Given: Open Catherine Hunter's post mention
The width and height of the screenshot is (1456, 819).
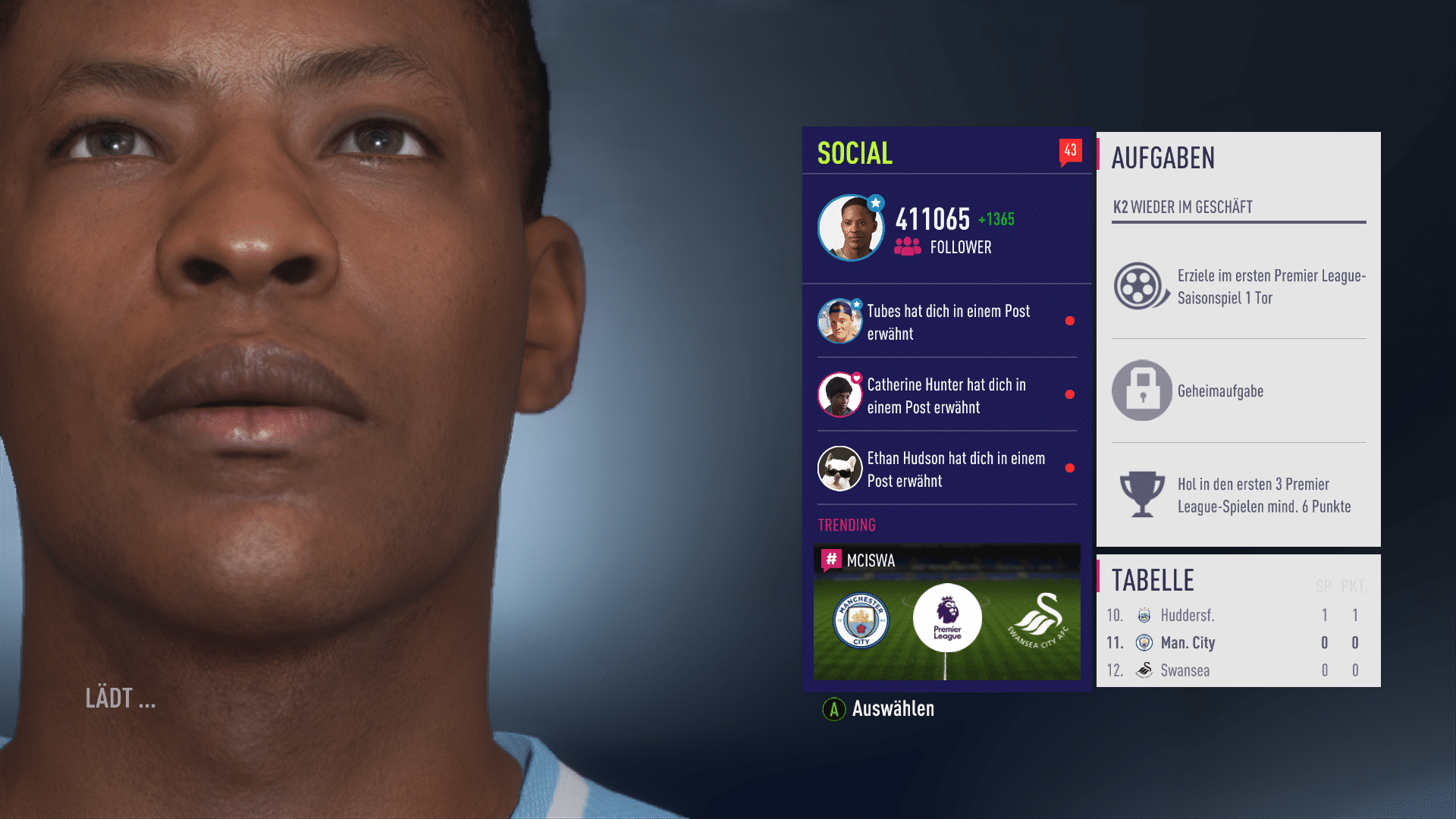Looking at the screenshot, I should tap(947, 395).
